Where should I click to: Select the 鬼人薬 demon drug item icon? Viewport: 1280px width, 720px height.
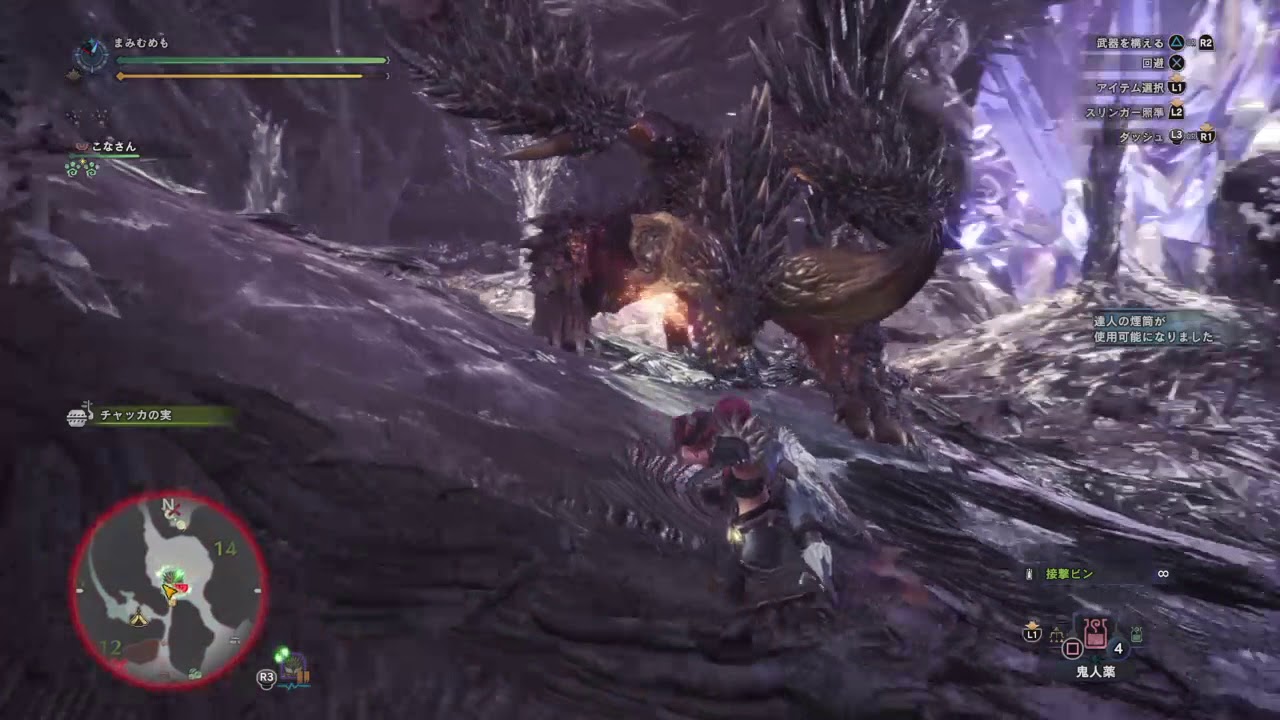click(x=1096, y=634)
